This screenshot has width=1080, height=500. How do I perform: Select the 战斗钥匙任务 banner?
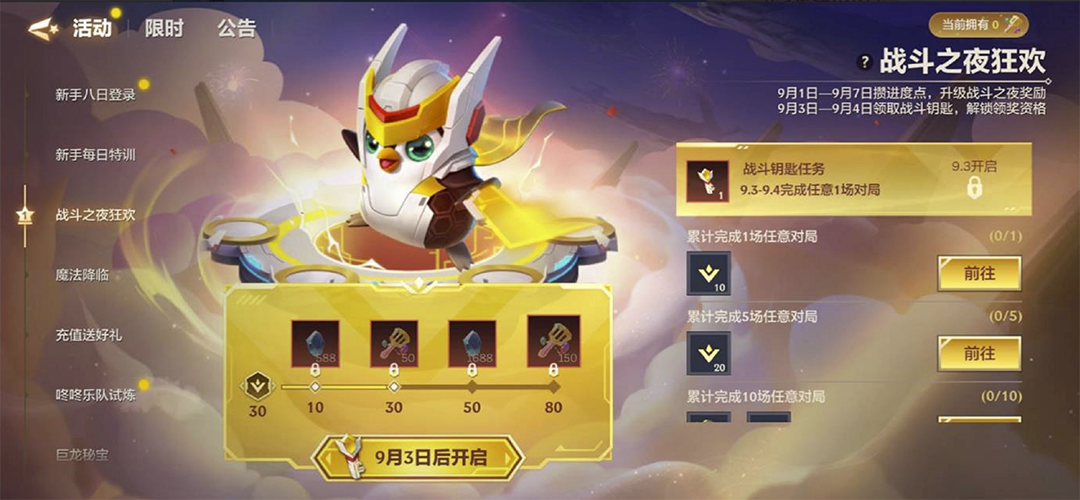coord(851,178)
